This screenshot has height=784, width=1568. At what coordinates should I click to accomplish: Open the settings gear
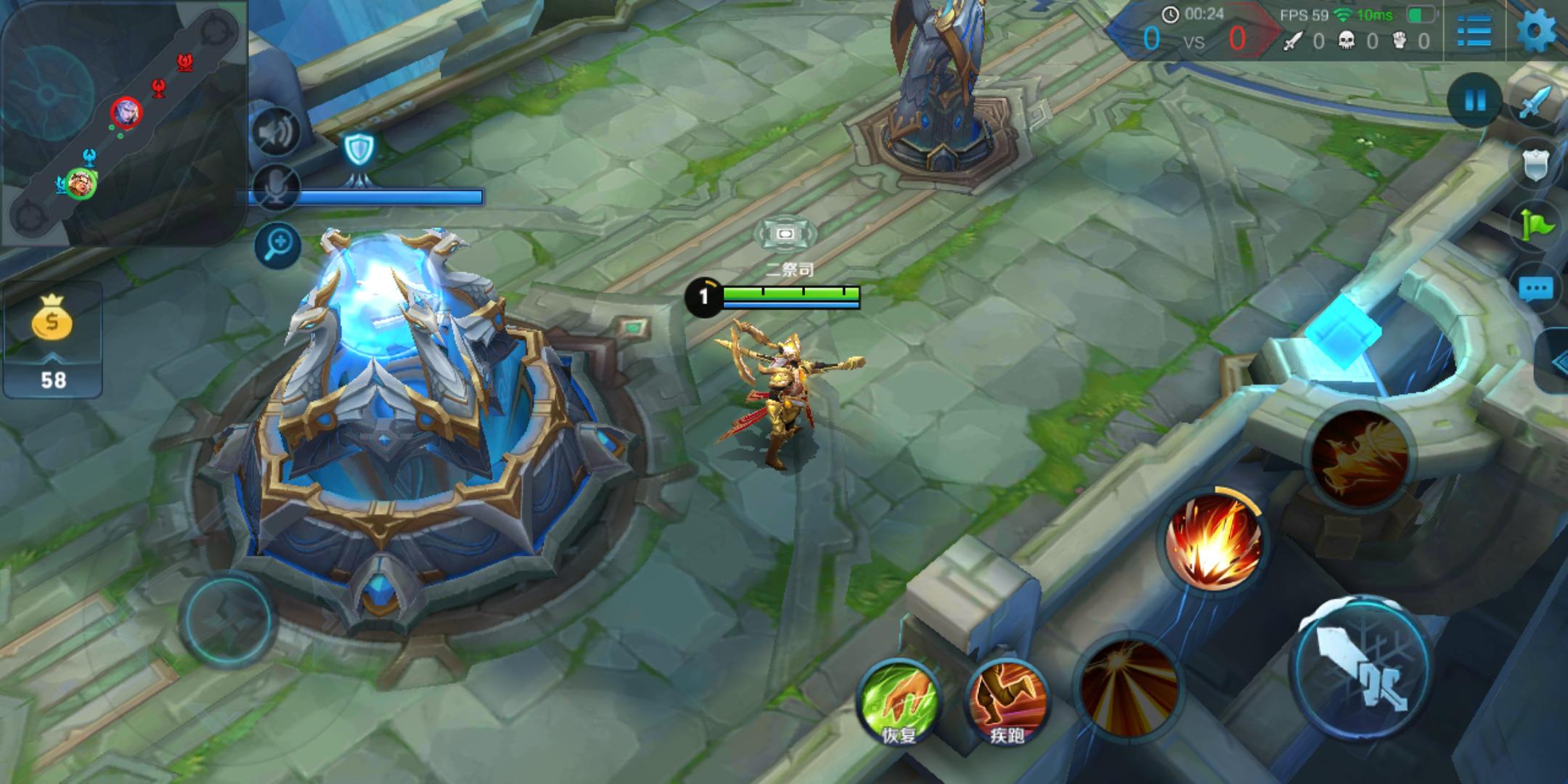(x=1536, y=32)
